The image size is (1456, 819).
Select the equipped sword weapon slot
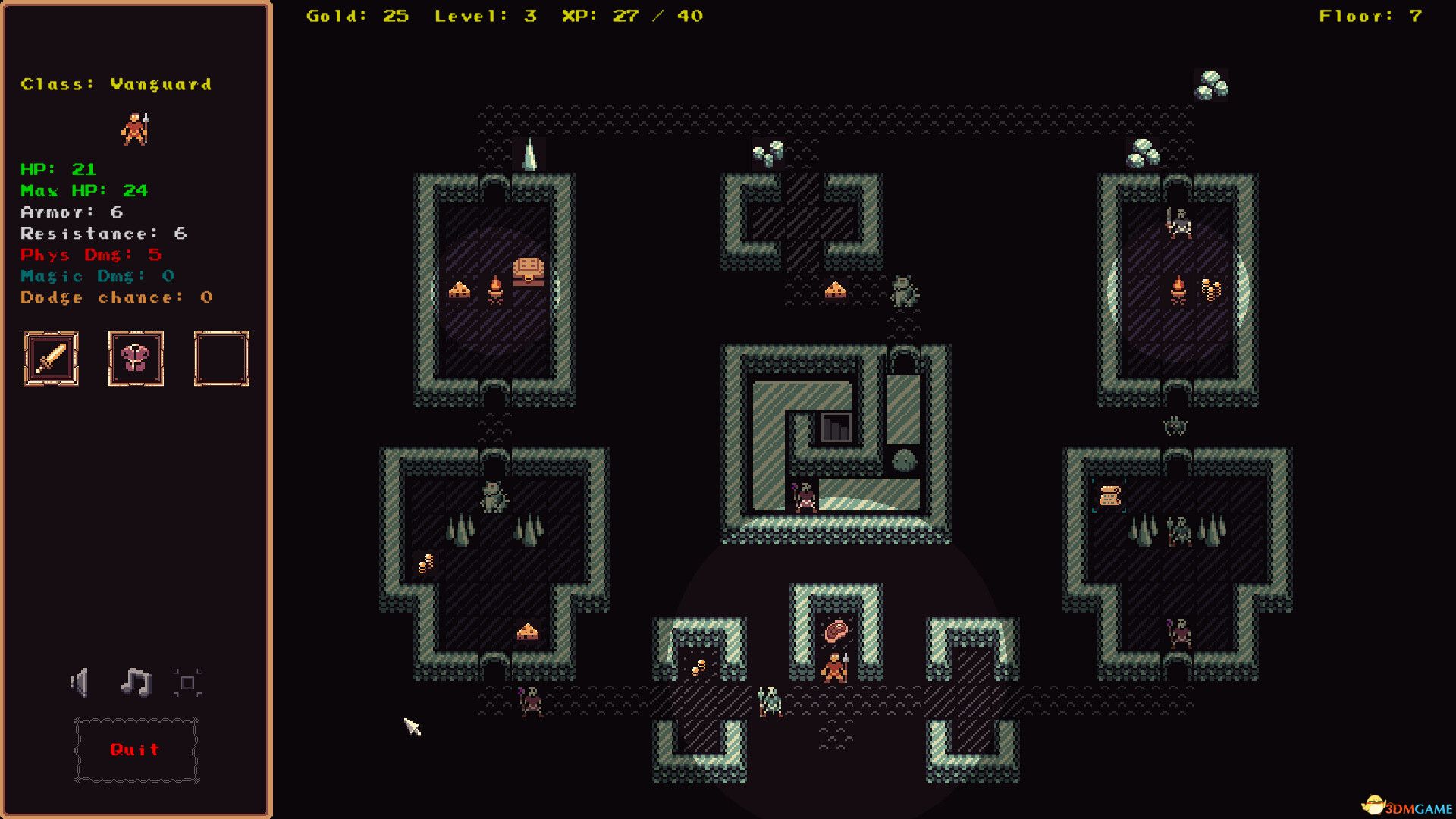pos(50,358)
